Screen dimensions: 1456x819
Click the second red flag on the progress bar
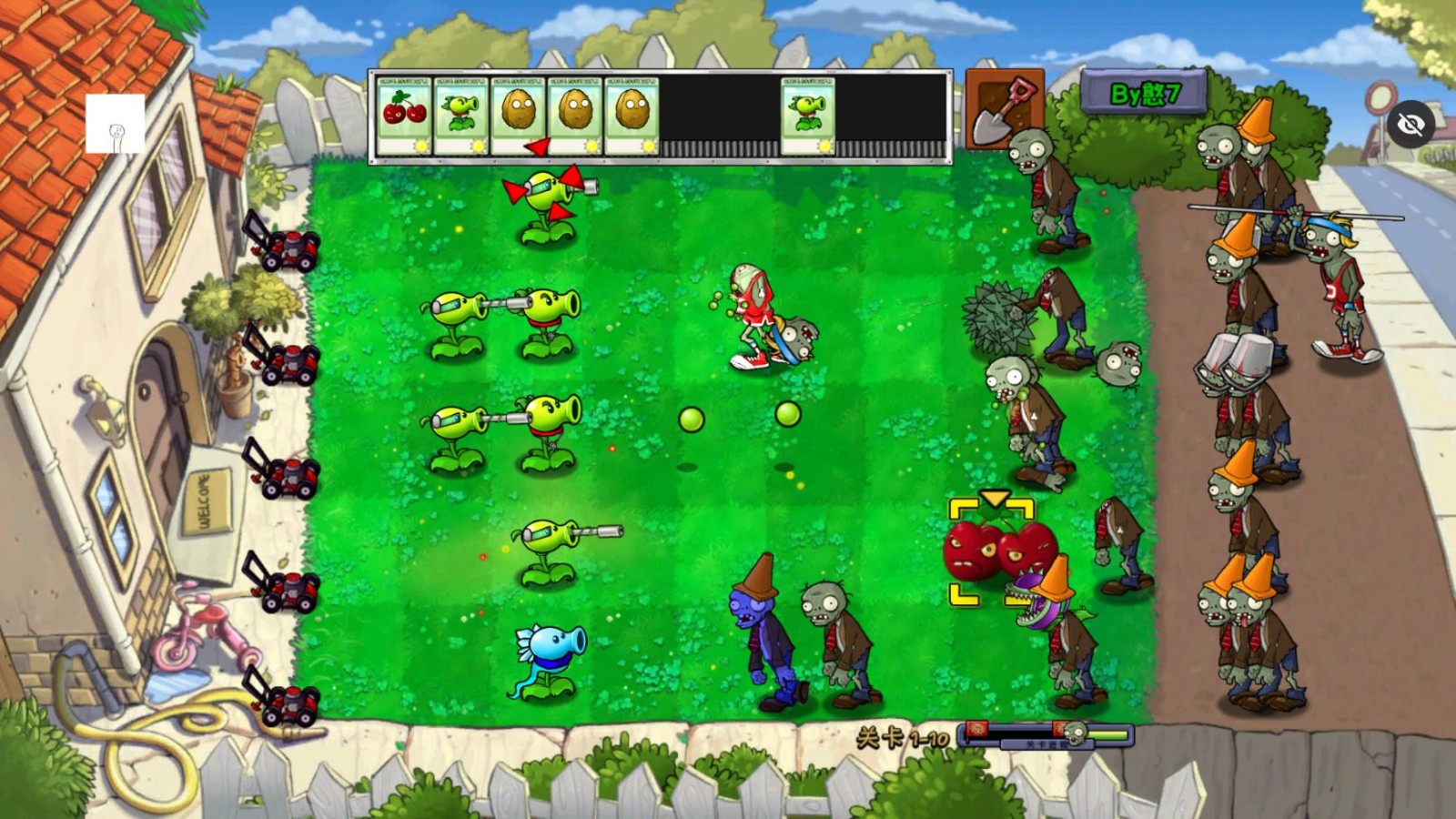(1060, 728)
